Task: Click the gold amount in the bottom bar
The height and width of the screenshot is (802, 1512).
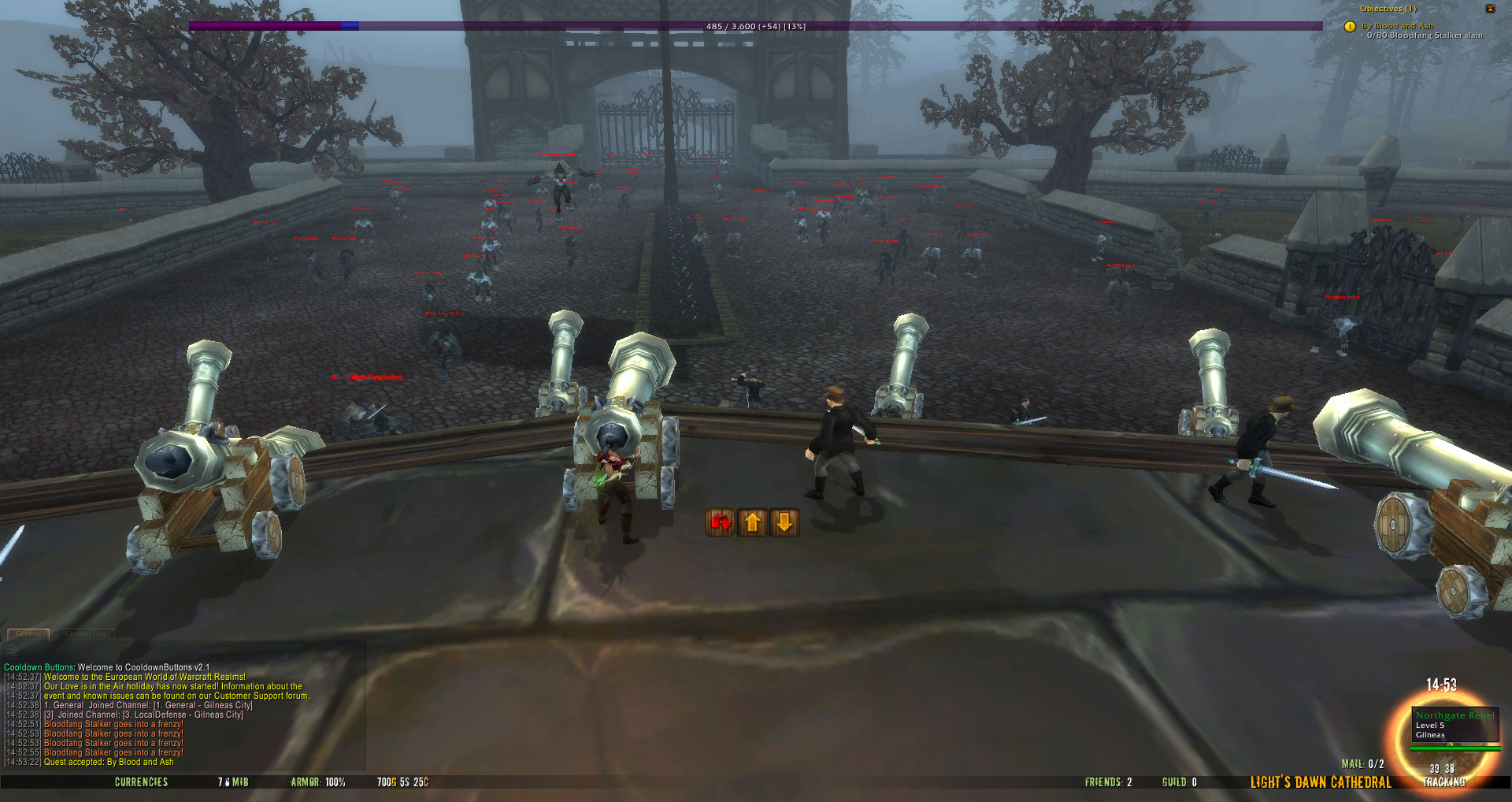Action: coord(402,782)
